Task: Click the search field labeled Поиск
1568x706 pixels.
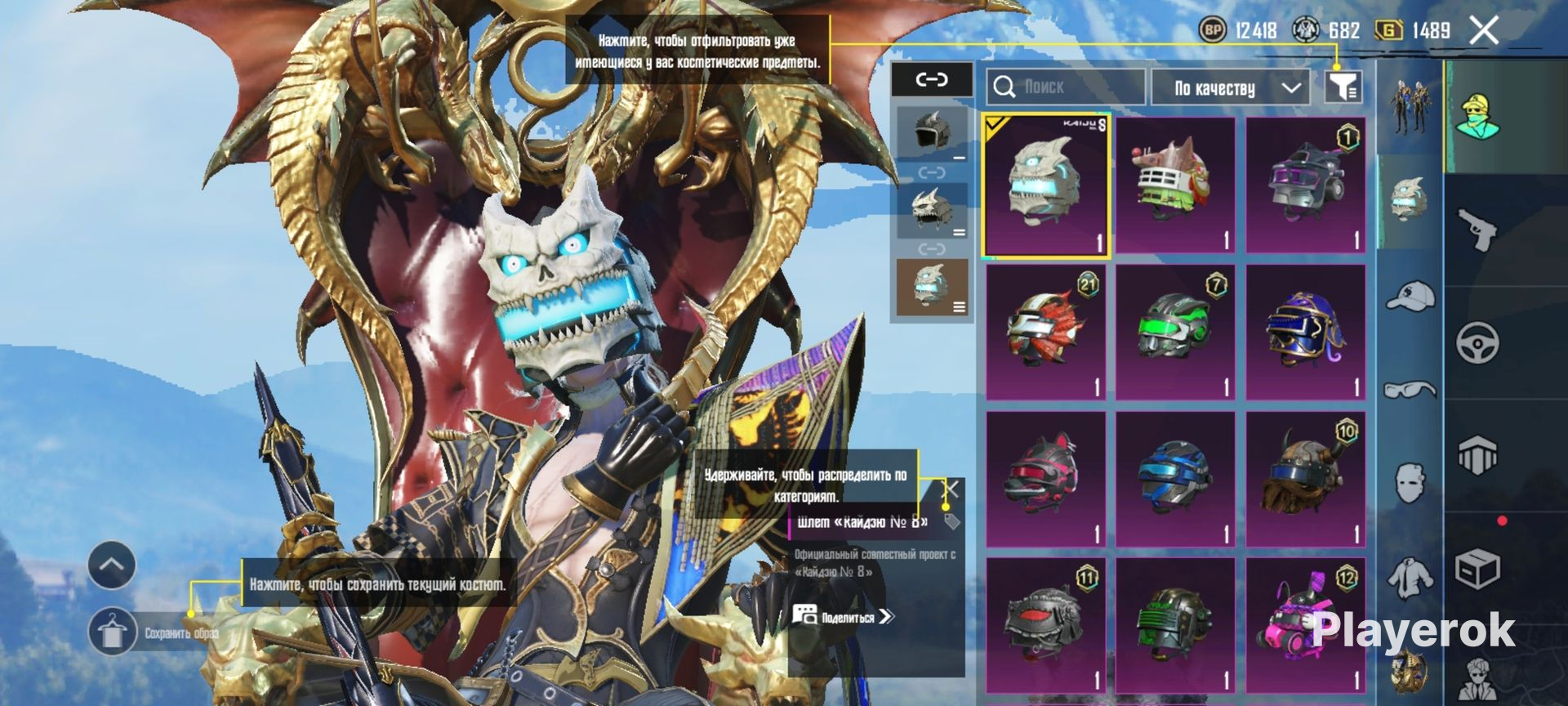Action: pyautogui.click(x=1065, y=87)
